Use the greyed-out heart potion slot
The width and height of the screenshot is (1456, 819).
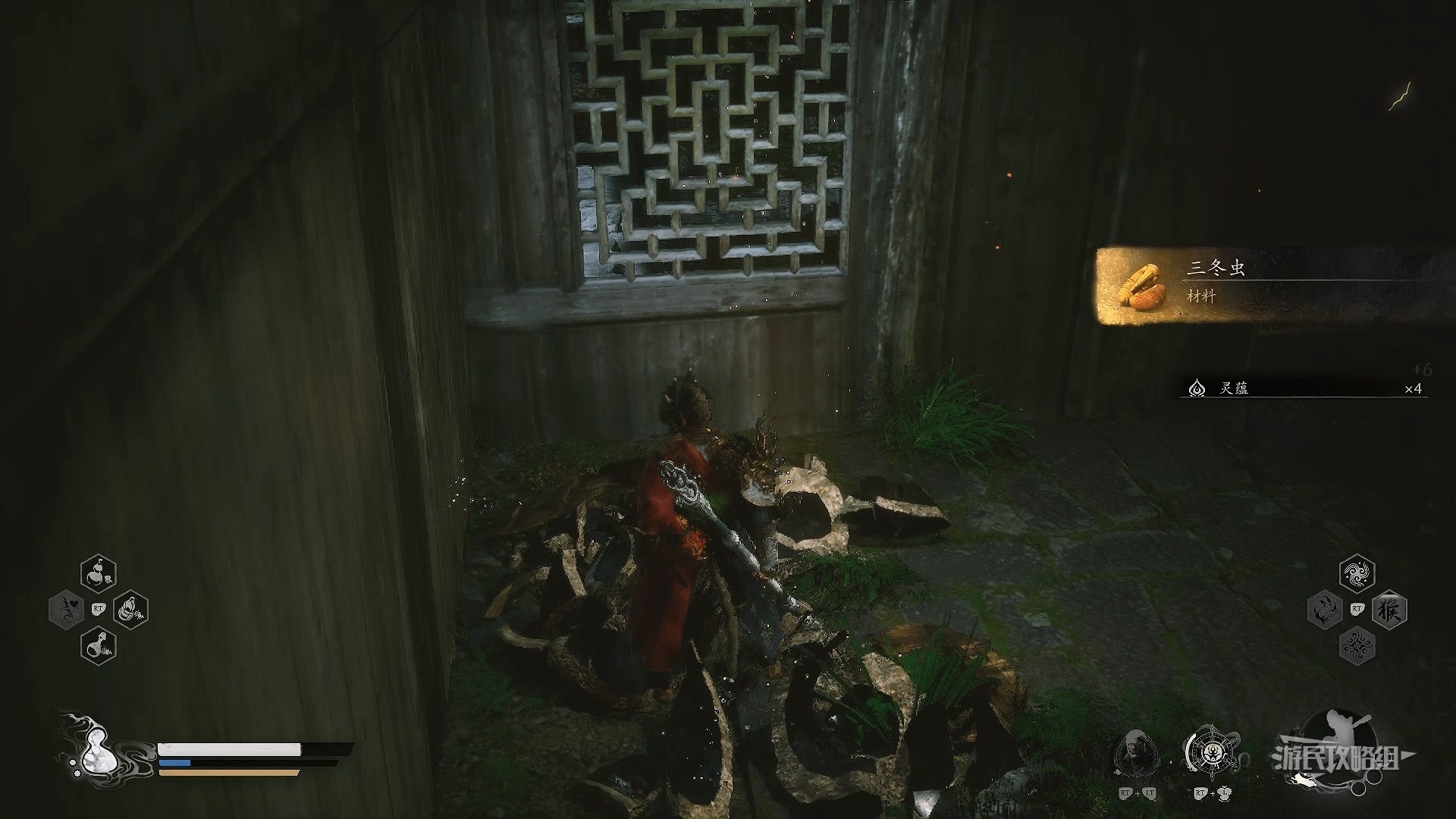[x=67, y=610]
